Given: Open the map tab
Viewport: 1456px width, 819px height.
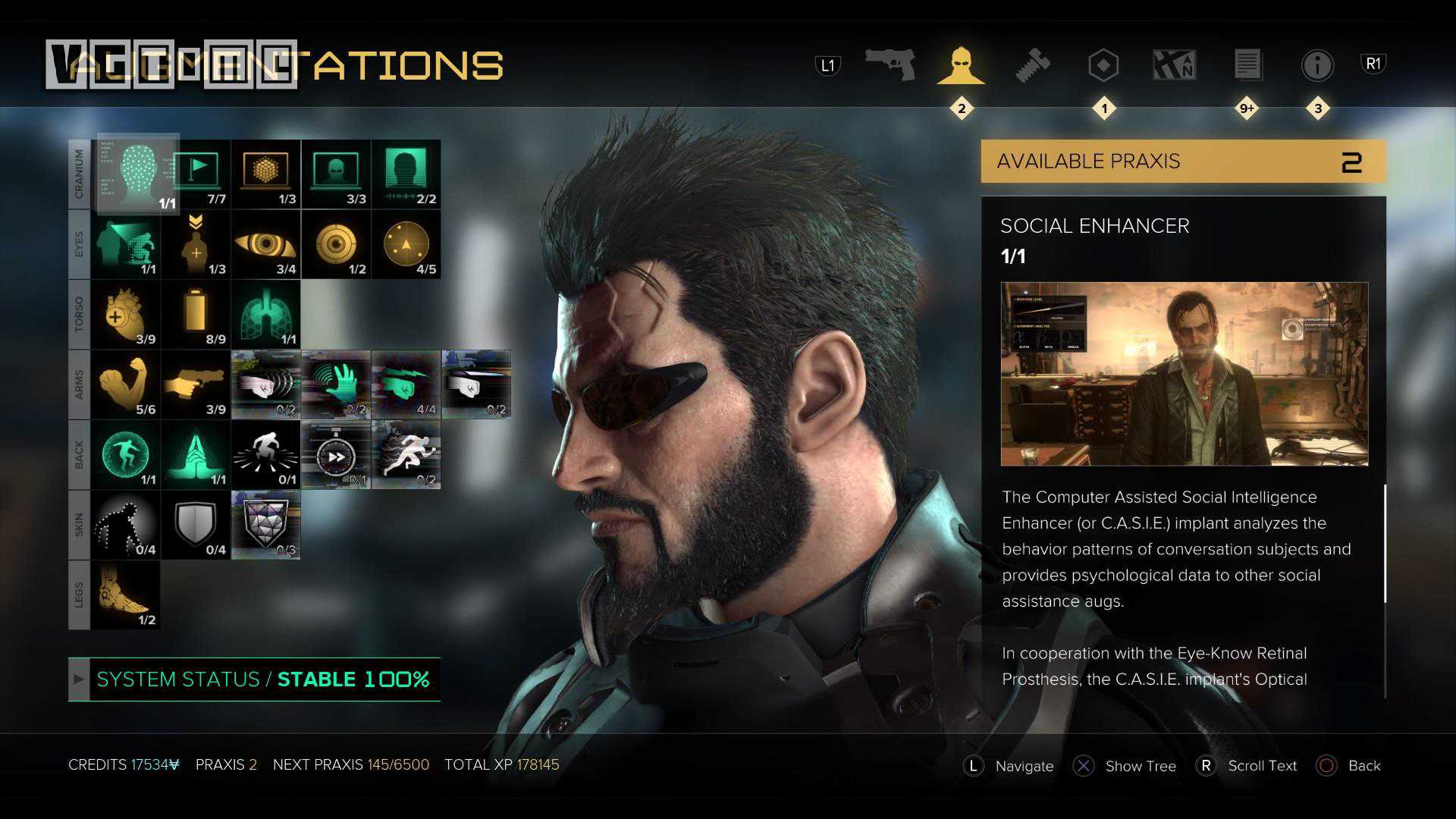Looking at the screenshot, I should (x=1174, y=65).
